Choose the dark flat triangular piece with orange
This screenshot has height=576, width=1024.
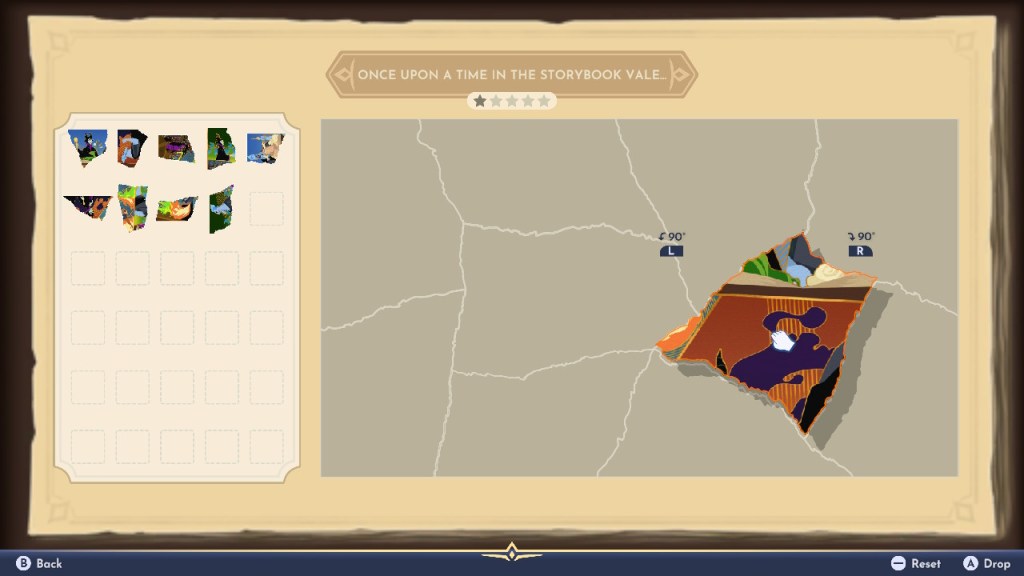[x=87, y=207]
